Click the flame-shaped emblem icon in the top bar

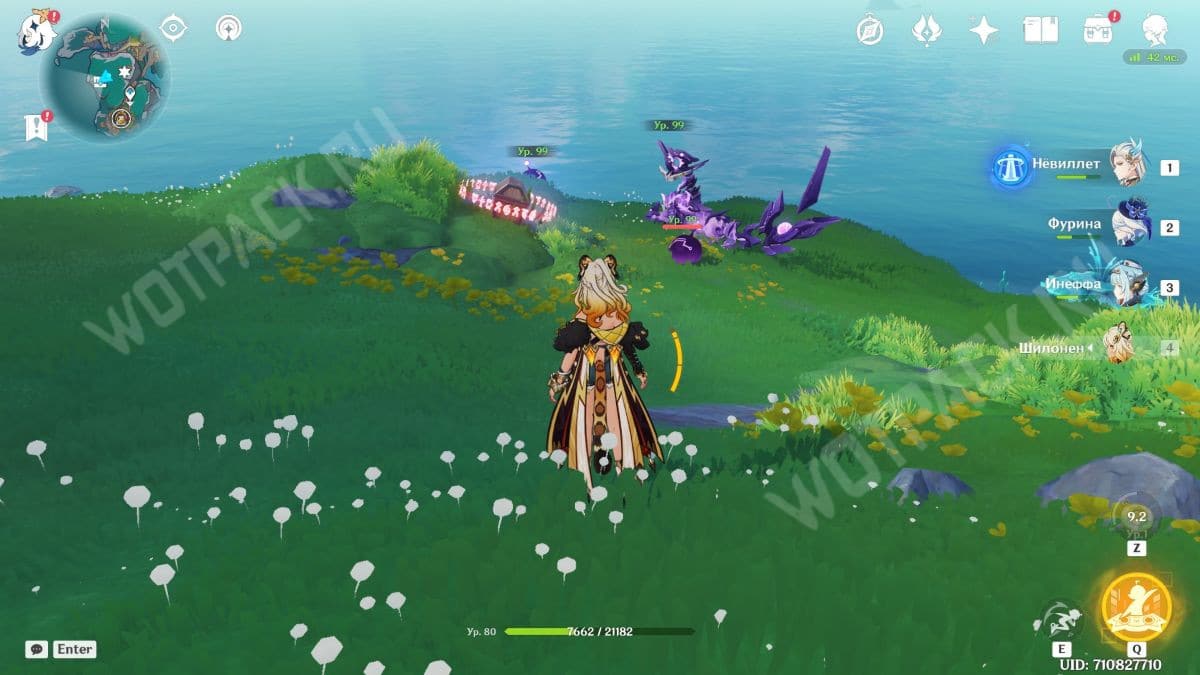point(927,31)
